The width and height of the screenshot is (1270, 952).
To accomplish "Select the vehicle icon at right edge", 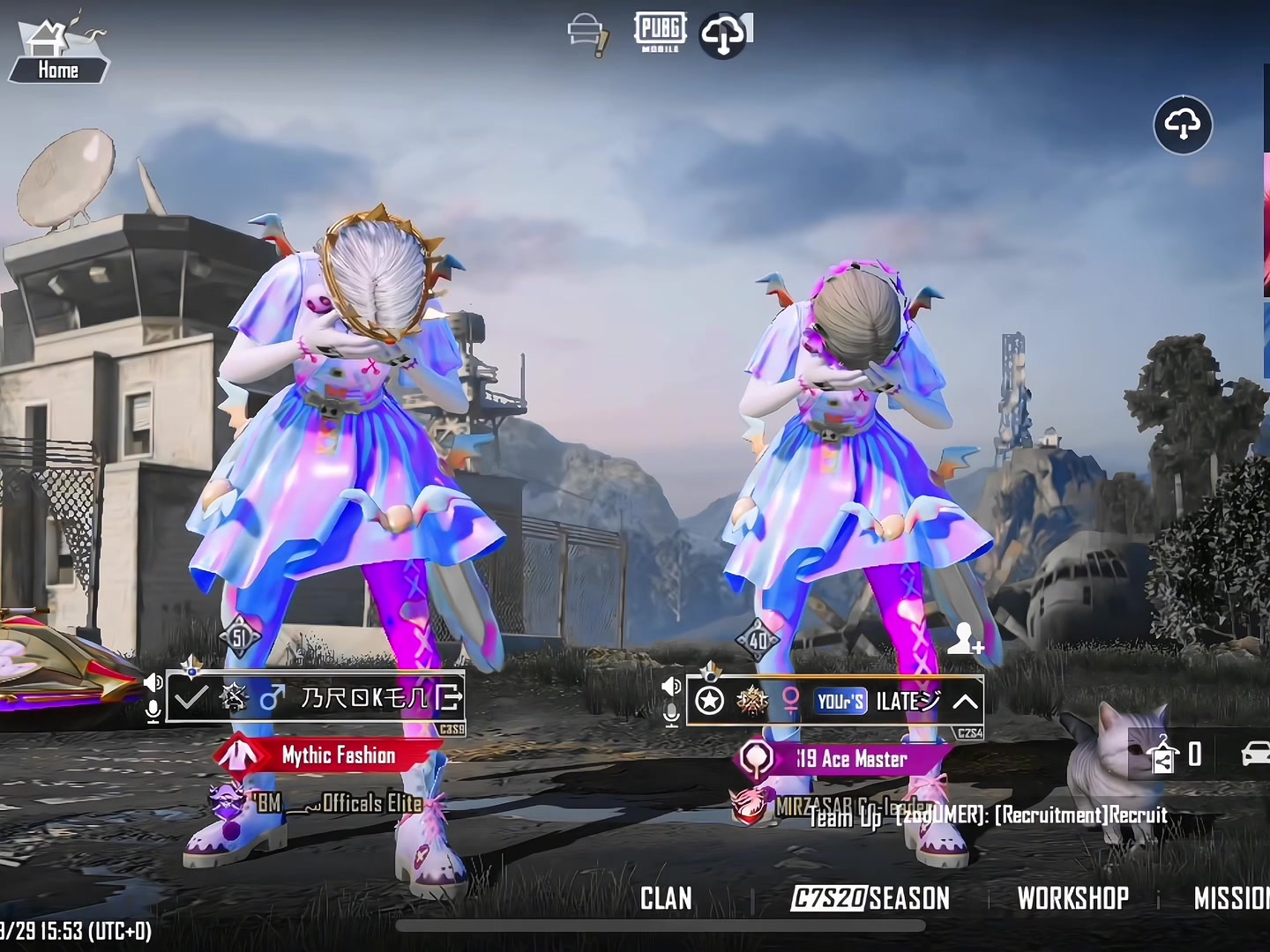I will 1255,754.
